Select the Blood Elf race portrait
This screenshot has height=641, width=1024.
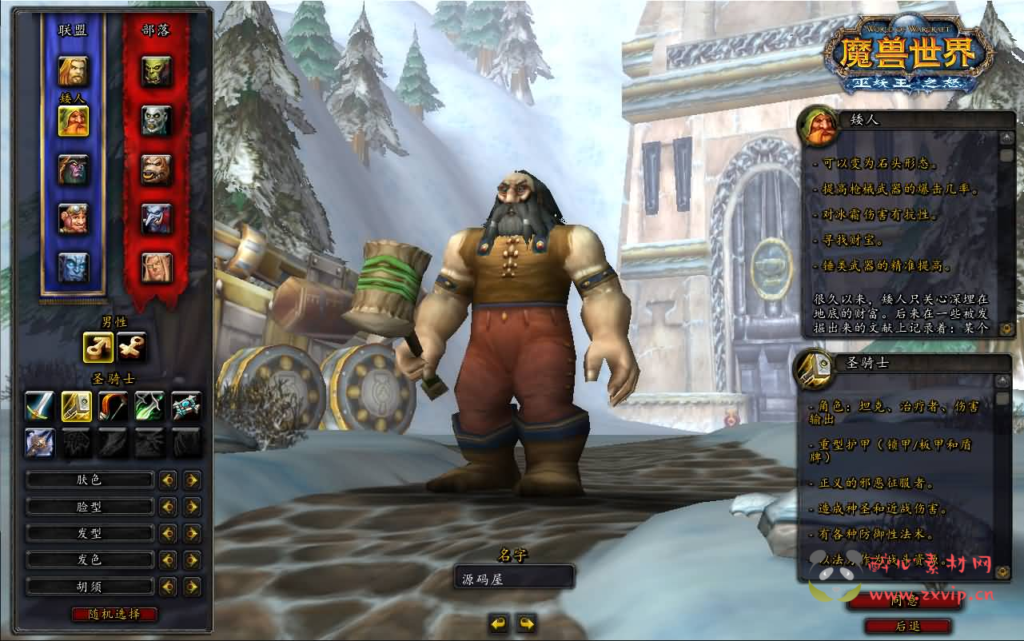click(x=156, y=267)
